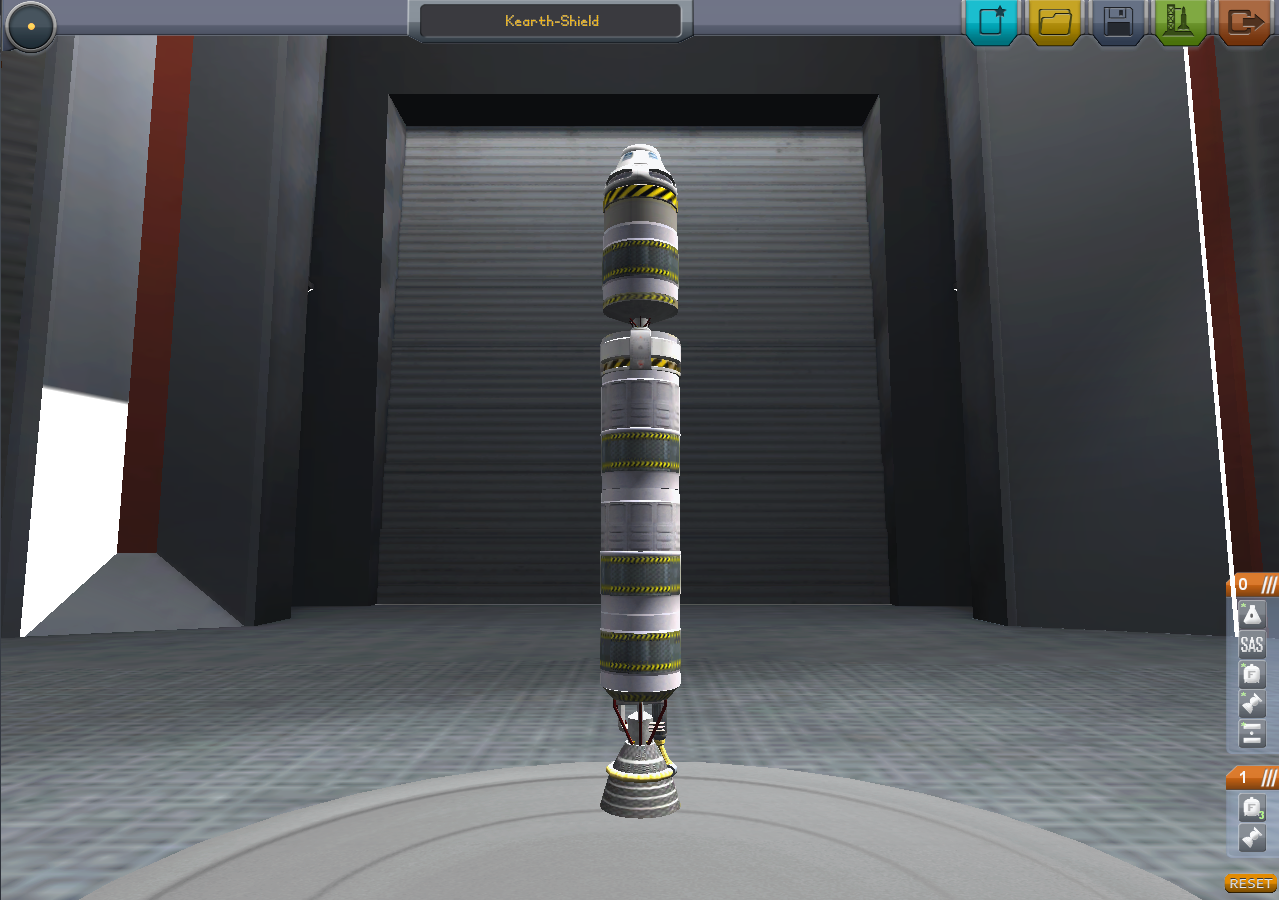
Task: Open the load ship folder
Action: pos(1054,22)
